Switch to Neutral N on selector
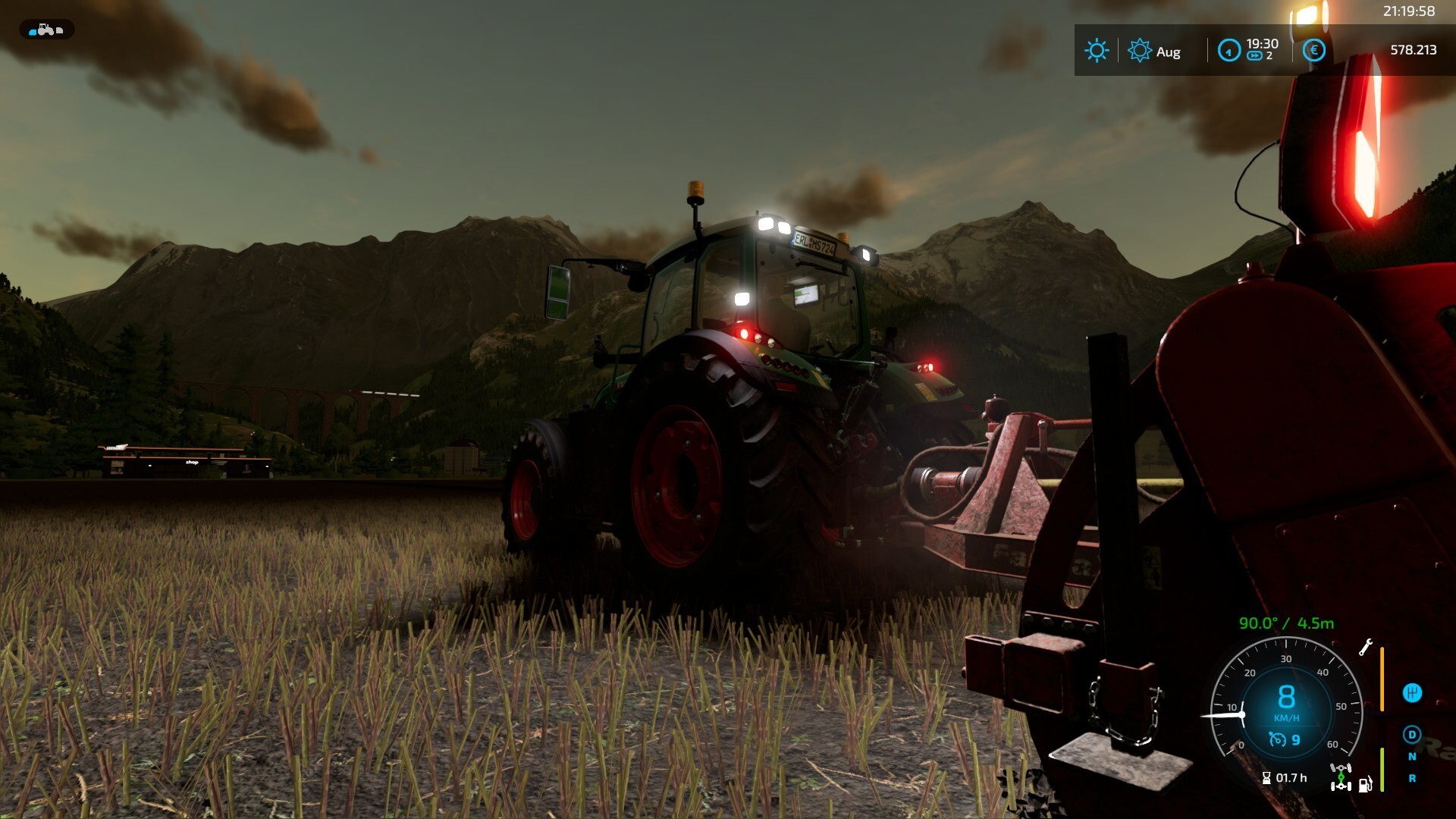The image size is (1456, 819). click(x=1412, y=757)
